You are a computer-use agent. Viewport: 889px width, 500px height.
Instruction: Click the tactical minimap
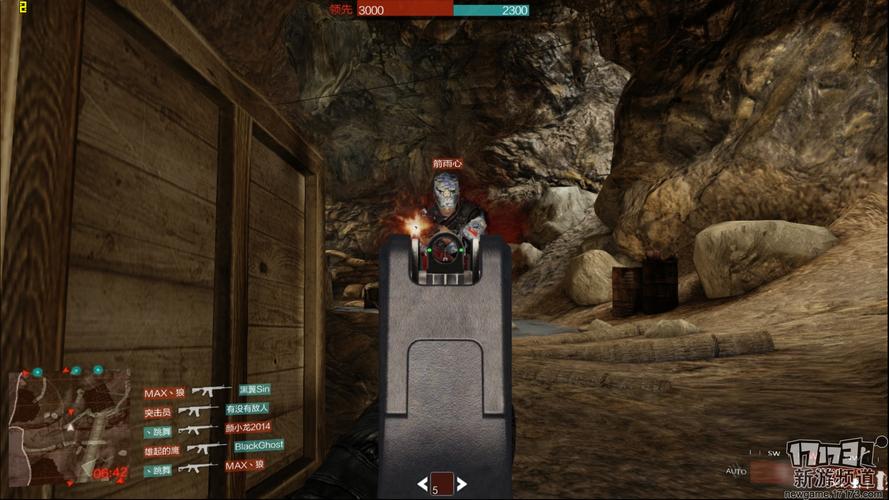point(68,424)
